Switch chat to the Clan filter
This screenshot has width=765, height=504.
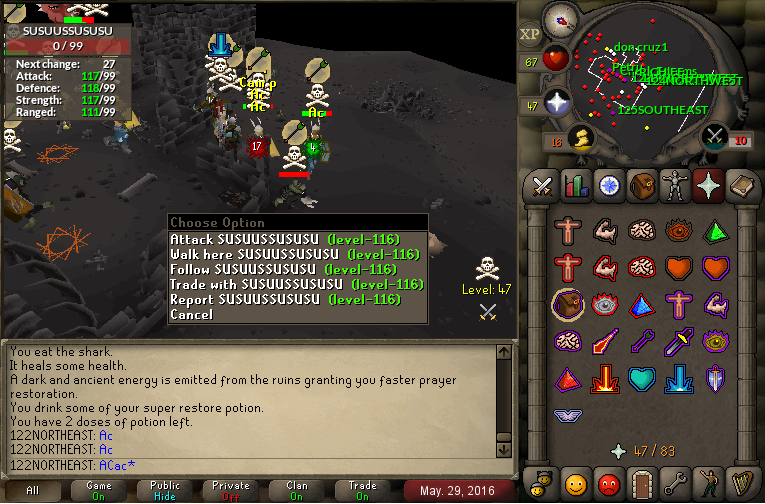click(297, 490)
